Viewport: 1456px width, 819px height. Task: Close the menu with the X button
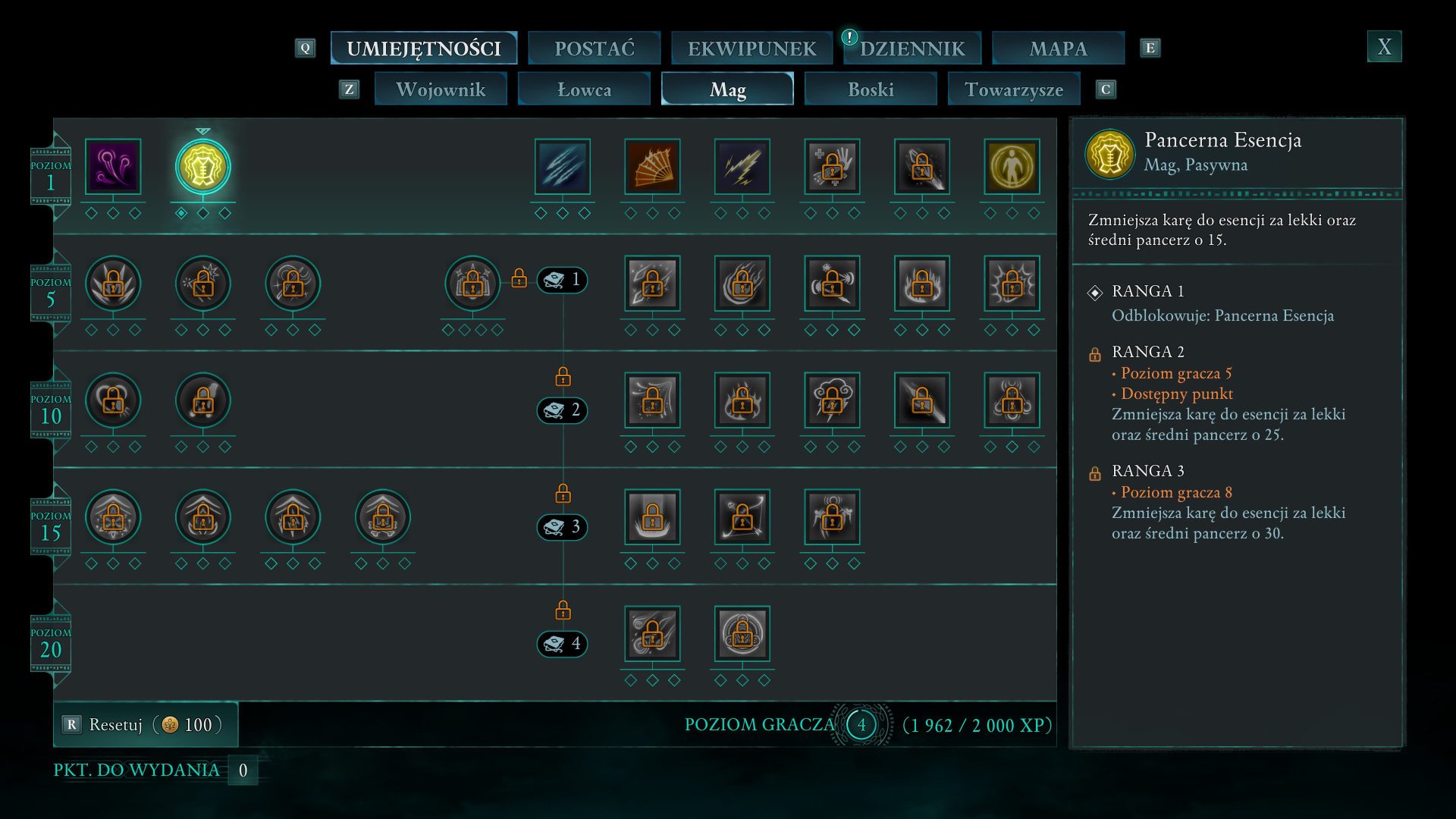click(x=1384, y=47)
